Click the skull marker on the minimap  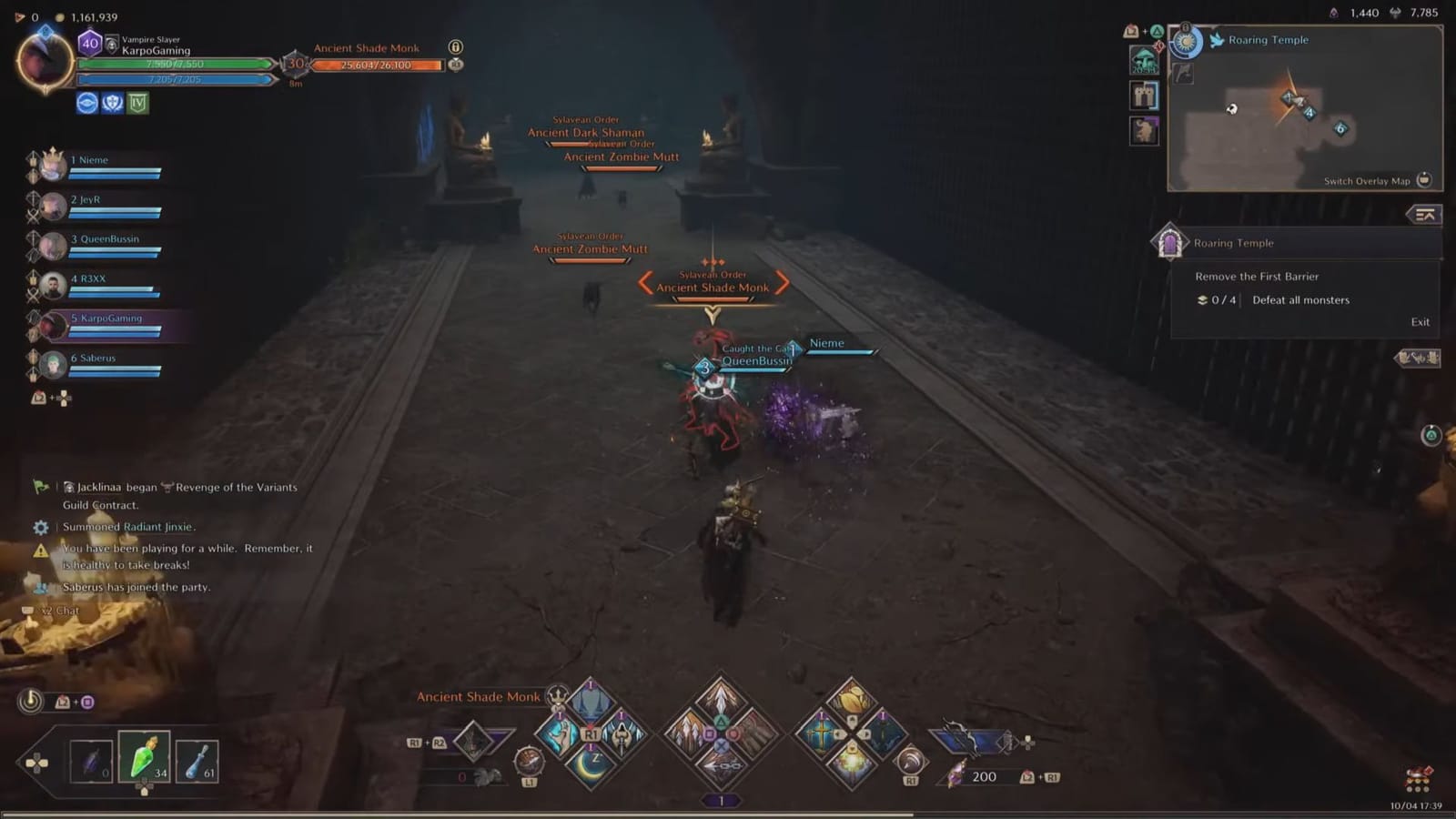tap(1231, 110)
